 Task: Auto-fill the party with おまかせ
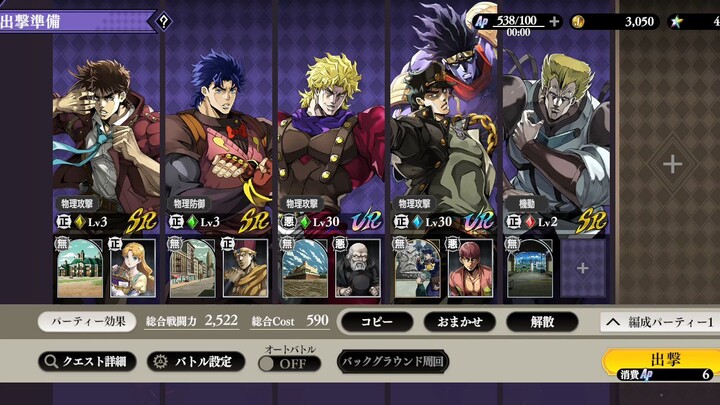(460, 321)
